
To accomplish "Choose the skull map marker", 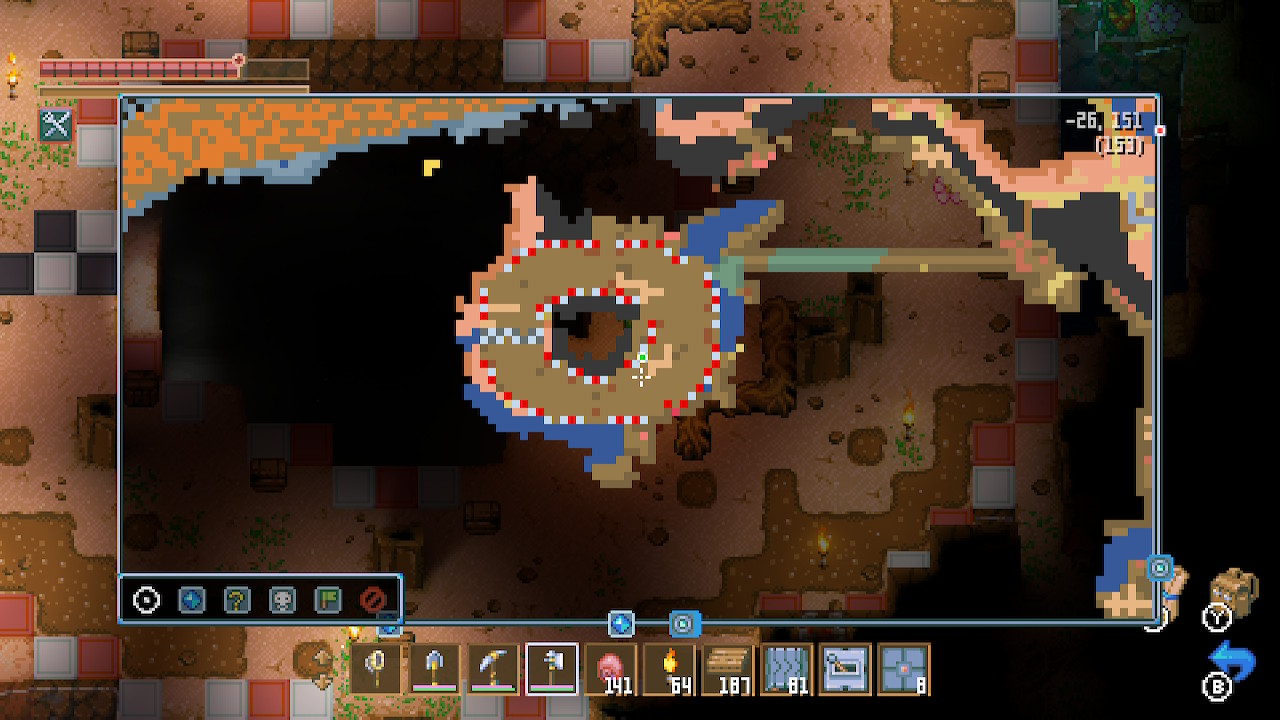I will pos(282,600).
